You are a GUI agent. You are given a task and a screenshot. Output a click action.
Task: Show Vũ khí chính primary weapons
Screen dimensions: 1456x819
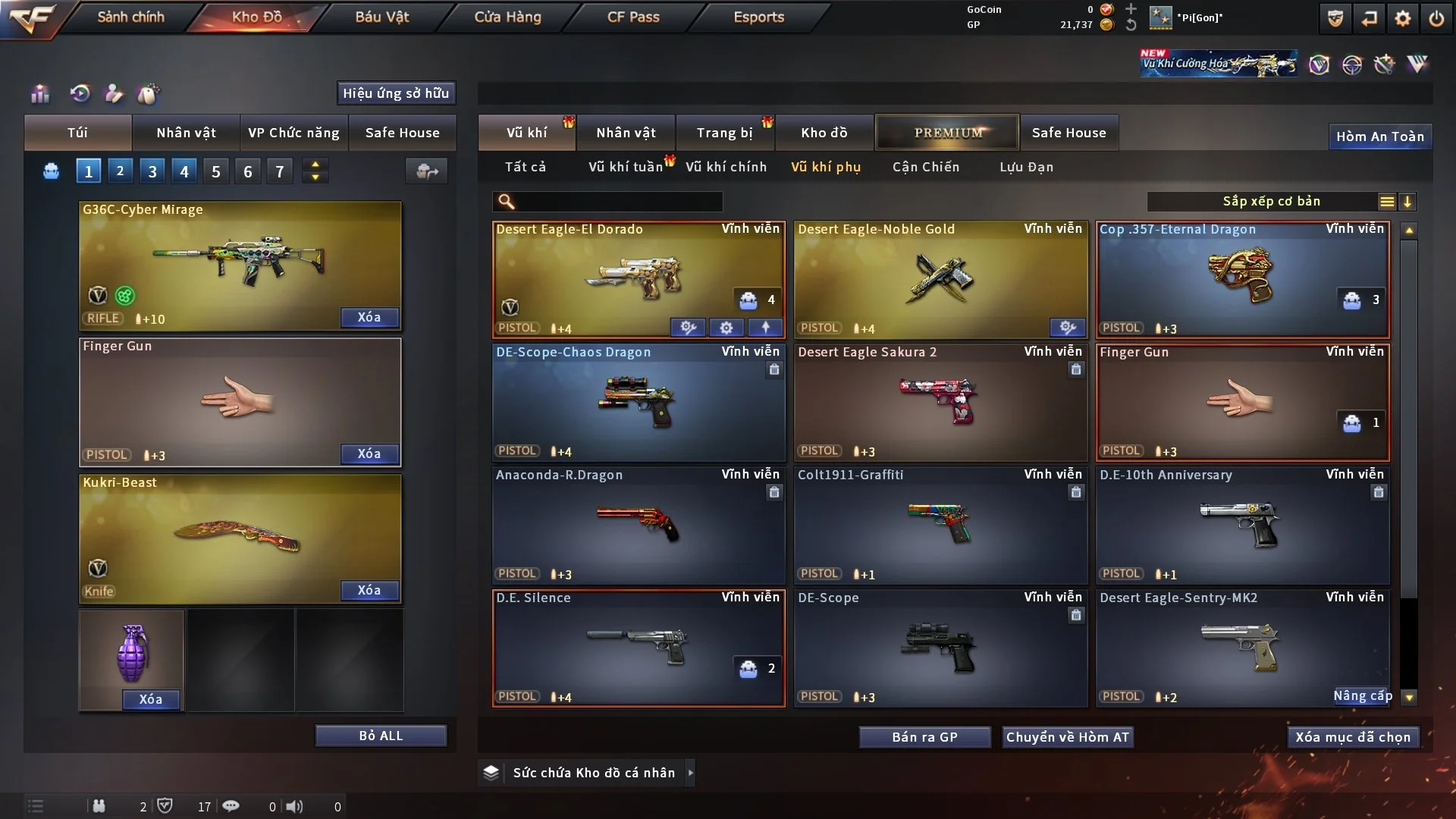[x=726, y=167]
